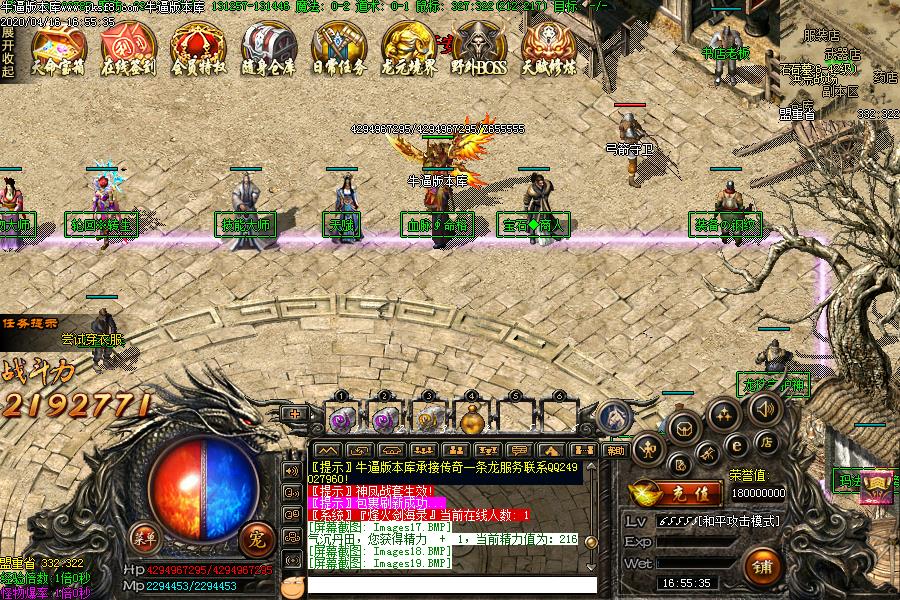Toggle the sound speaker button
Screen dimensions: 900x600
click(x=763, y=409)
